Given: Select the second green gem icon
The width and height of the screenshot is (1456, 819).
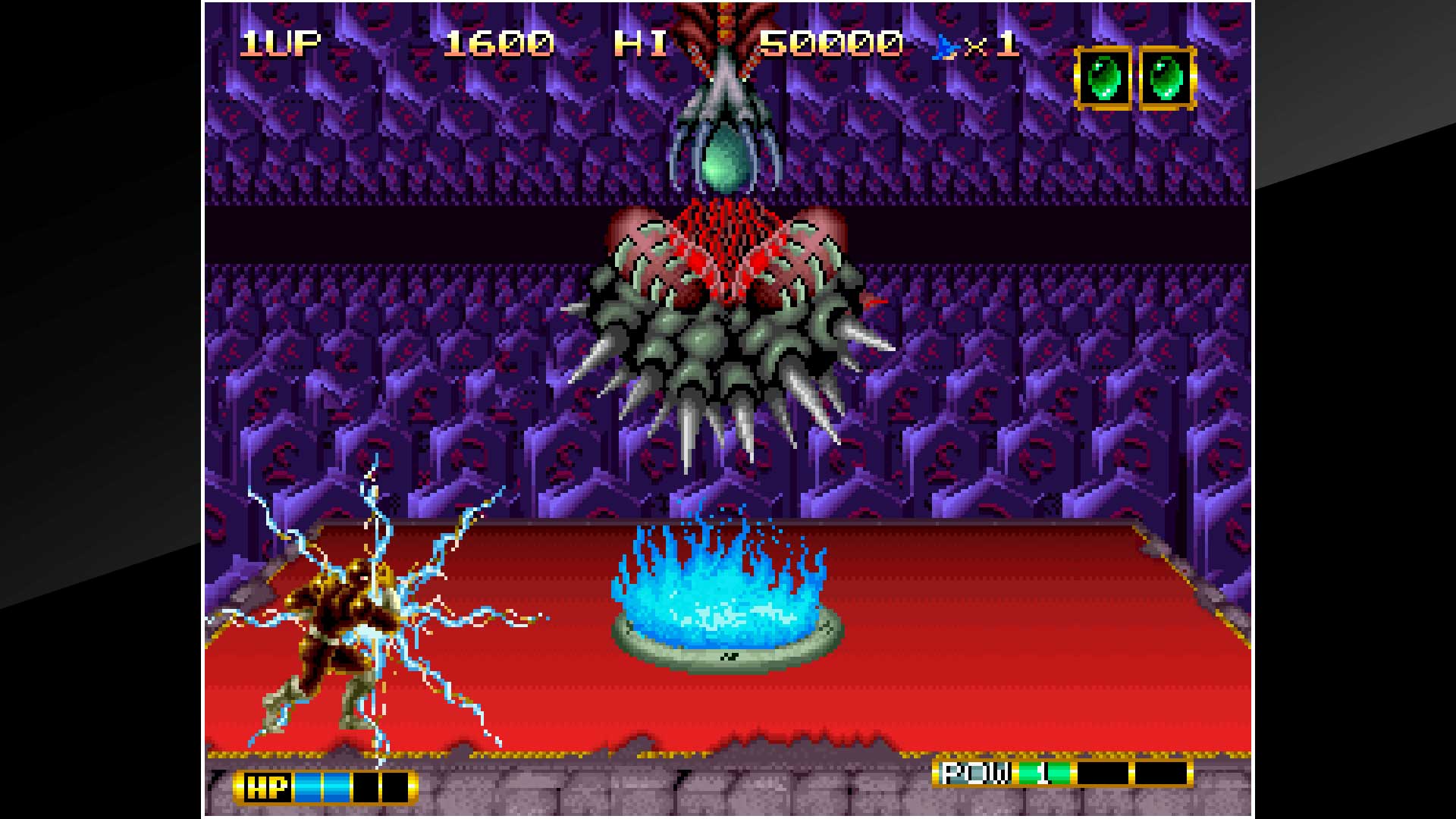Looking at the screenshot, I should [1166, 76].
